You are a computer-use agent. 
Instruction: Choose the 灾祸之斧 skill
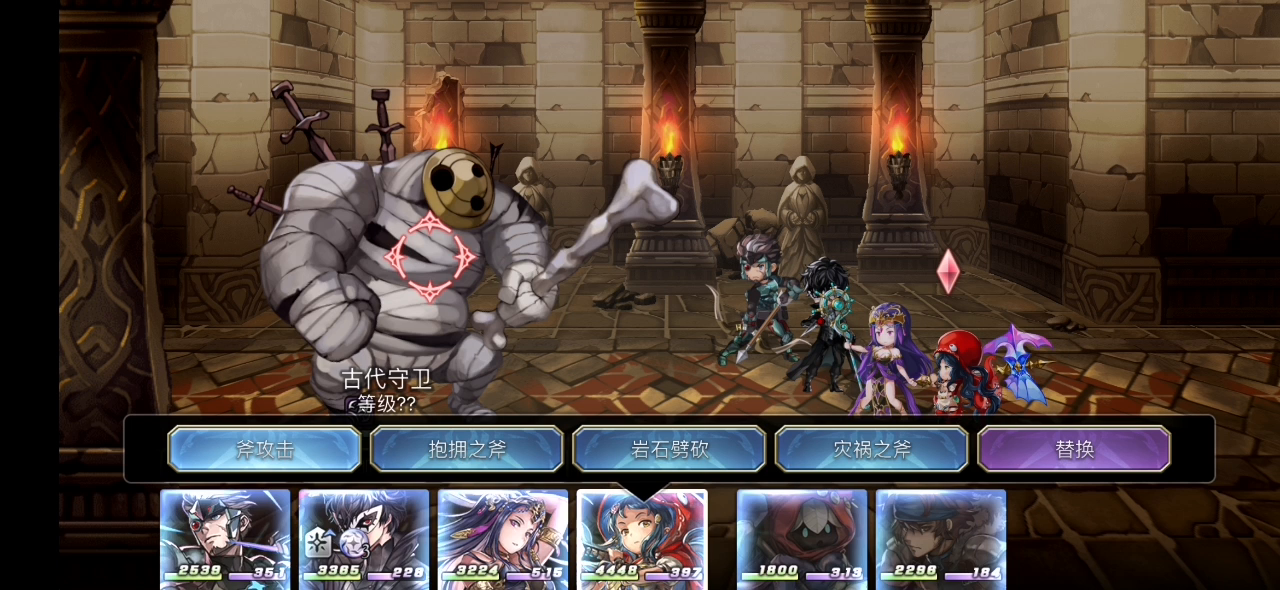[x=872, y=449]
